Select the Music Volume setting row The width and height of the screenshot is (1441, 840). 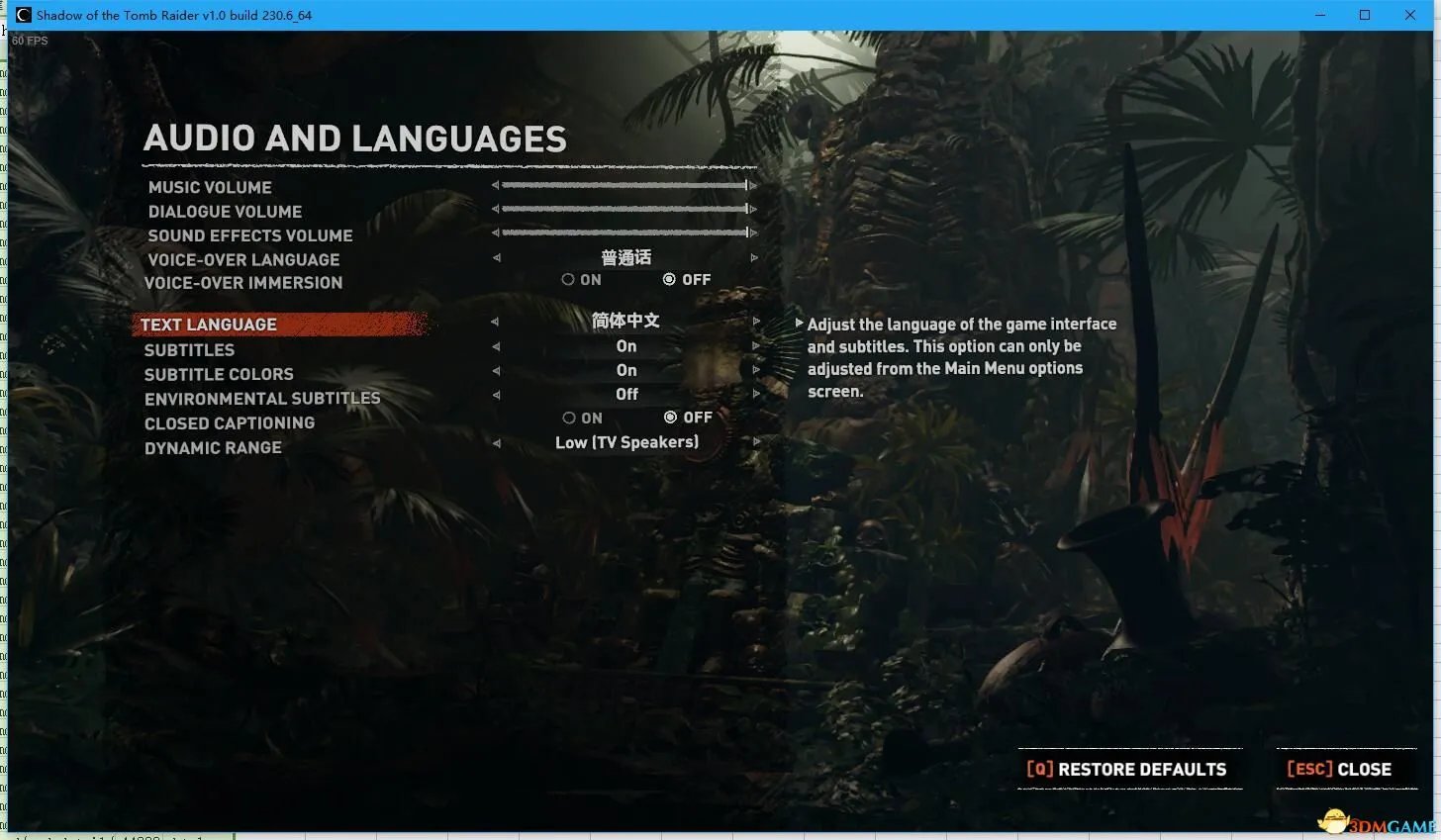(x=210, y=187)
